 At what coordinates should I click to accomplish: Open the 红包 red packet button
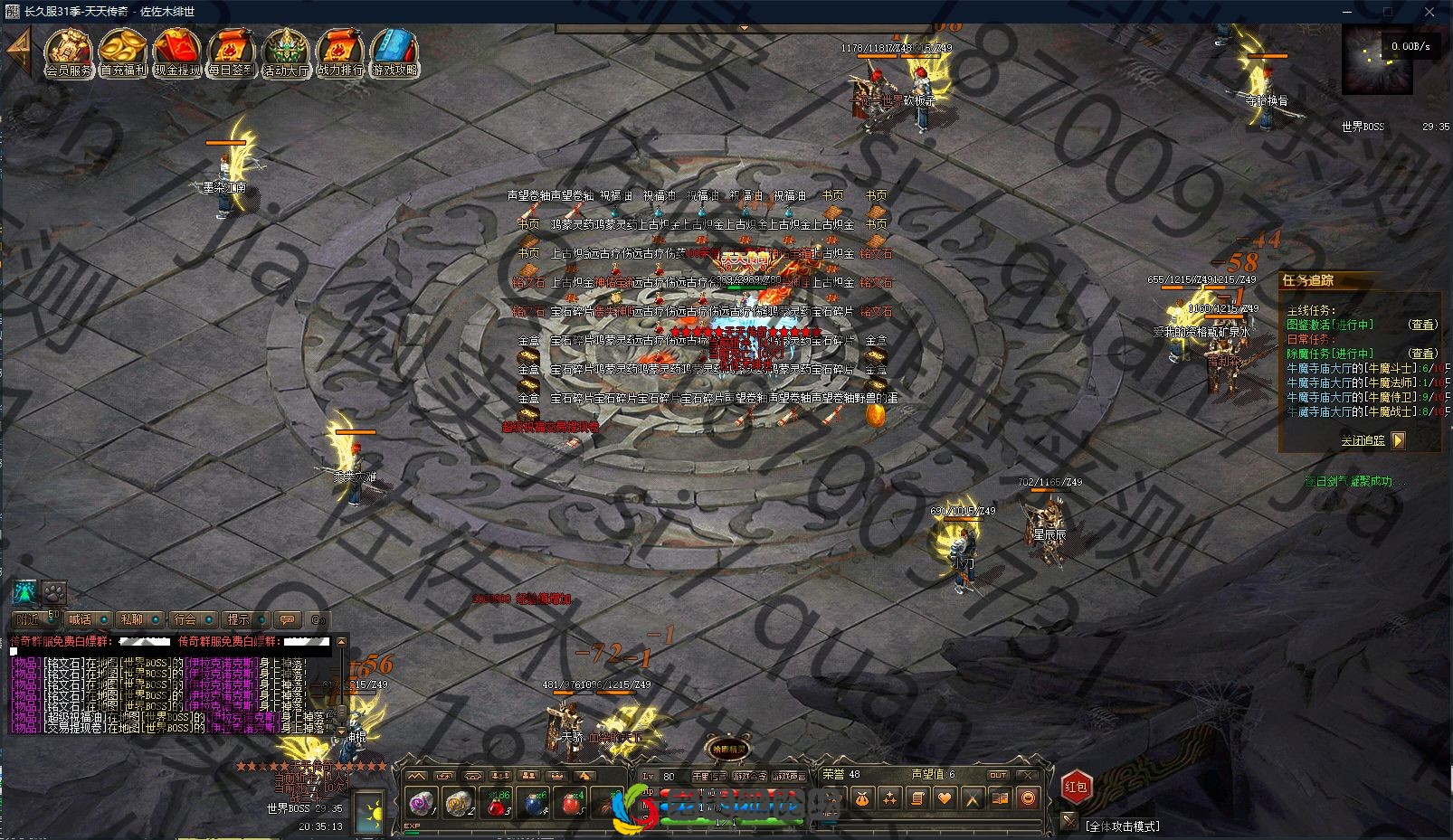point(1076,788)
